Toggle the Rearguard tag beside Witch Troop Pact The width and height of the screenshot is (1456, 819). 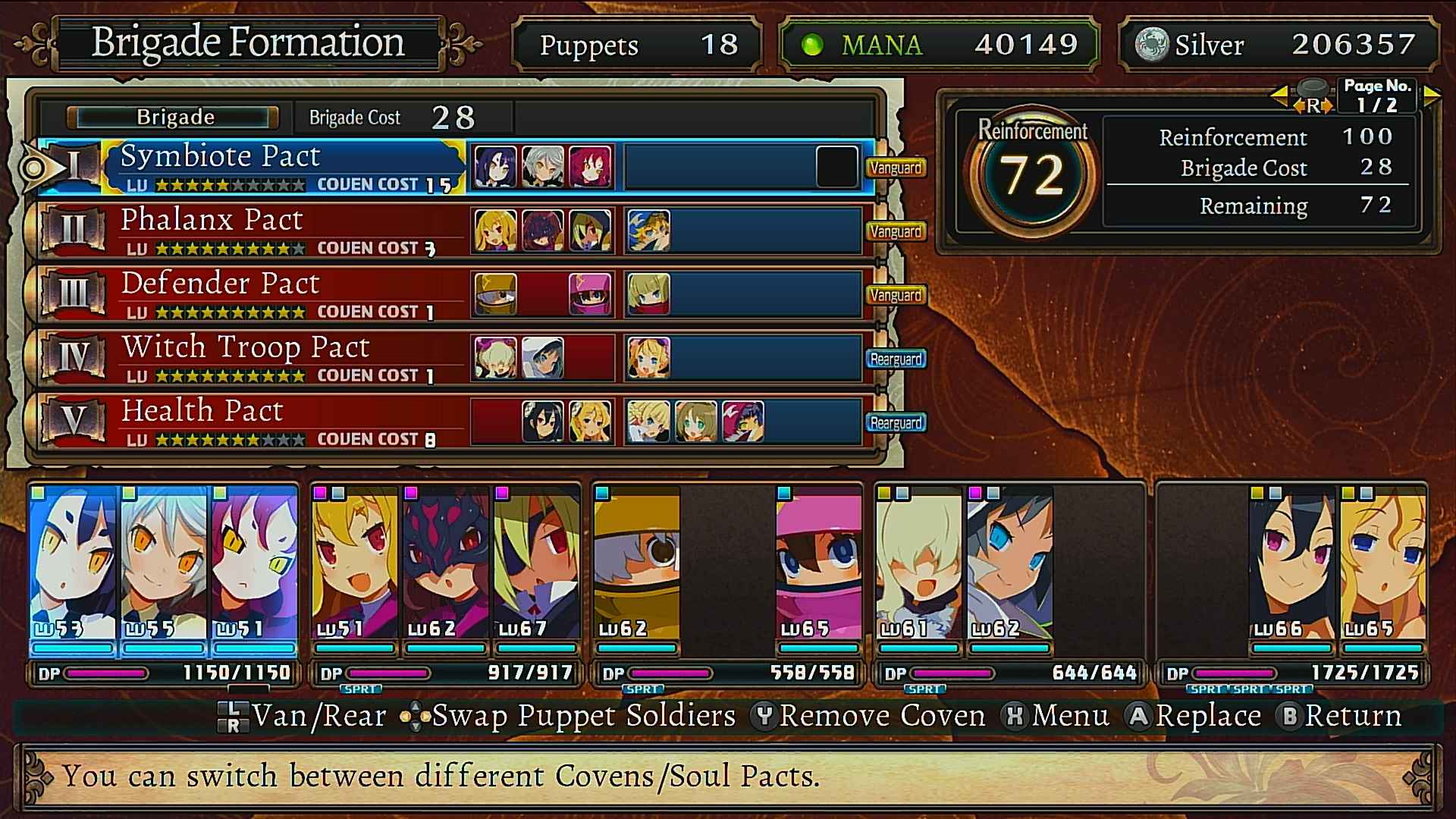(896, 359)
